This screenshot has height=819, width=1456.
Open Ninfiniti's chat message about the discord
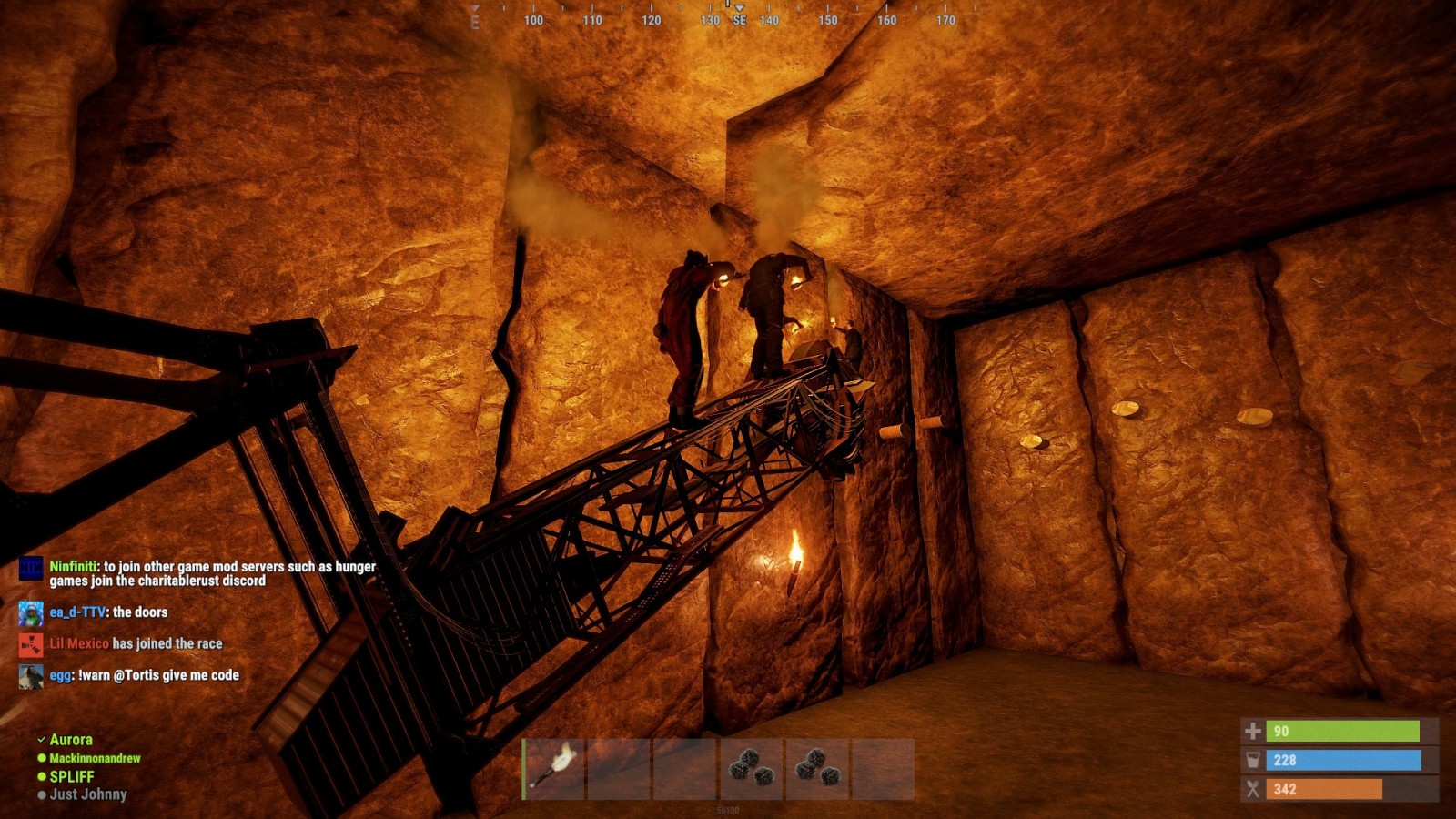tap(212, 573)
